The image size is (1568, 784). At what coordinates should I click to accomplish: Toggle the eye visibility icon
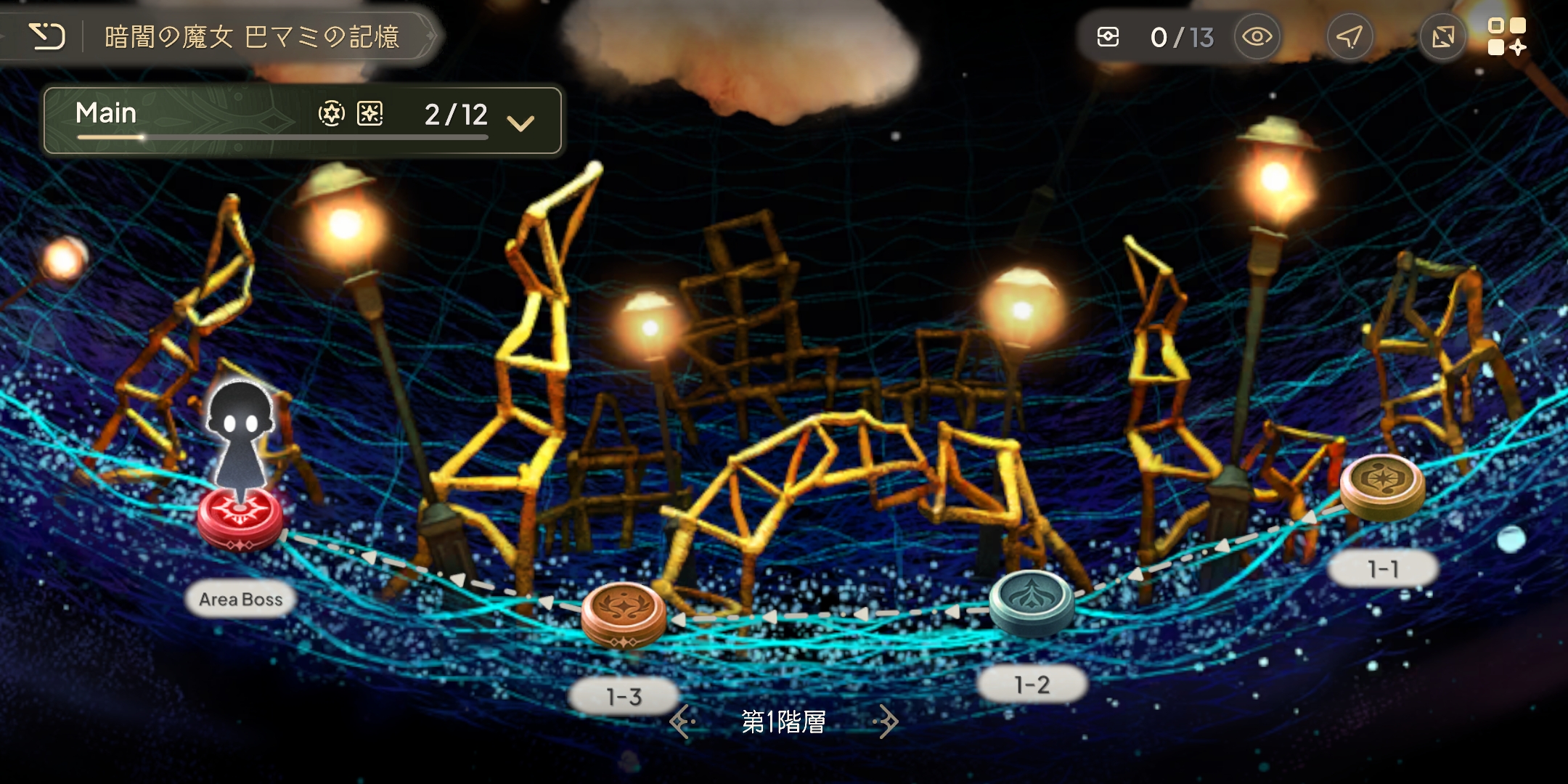(x=1257, y=37)
